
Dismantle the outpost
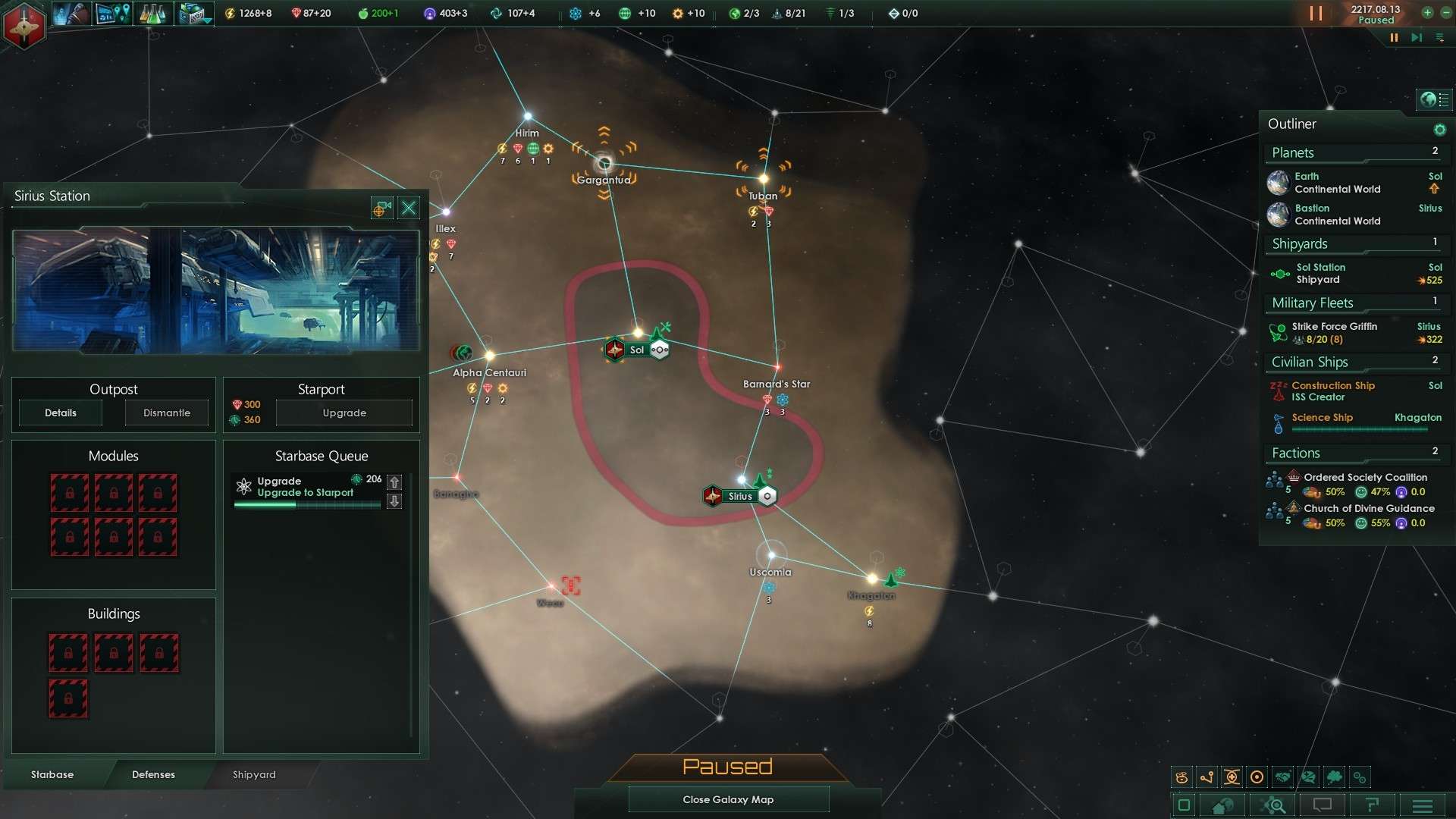(167, 413)
